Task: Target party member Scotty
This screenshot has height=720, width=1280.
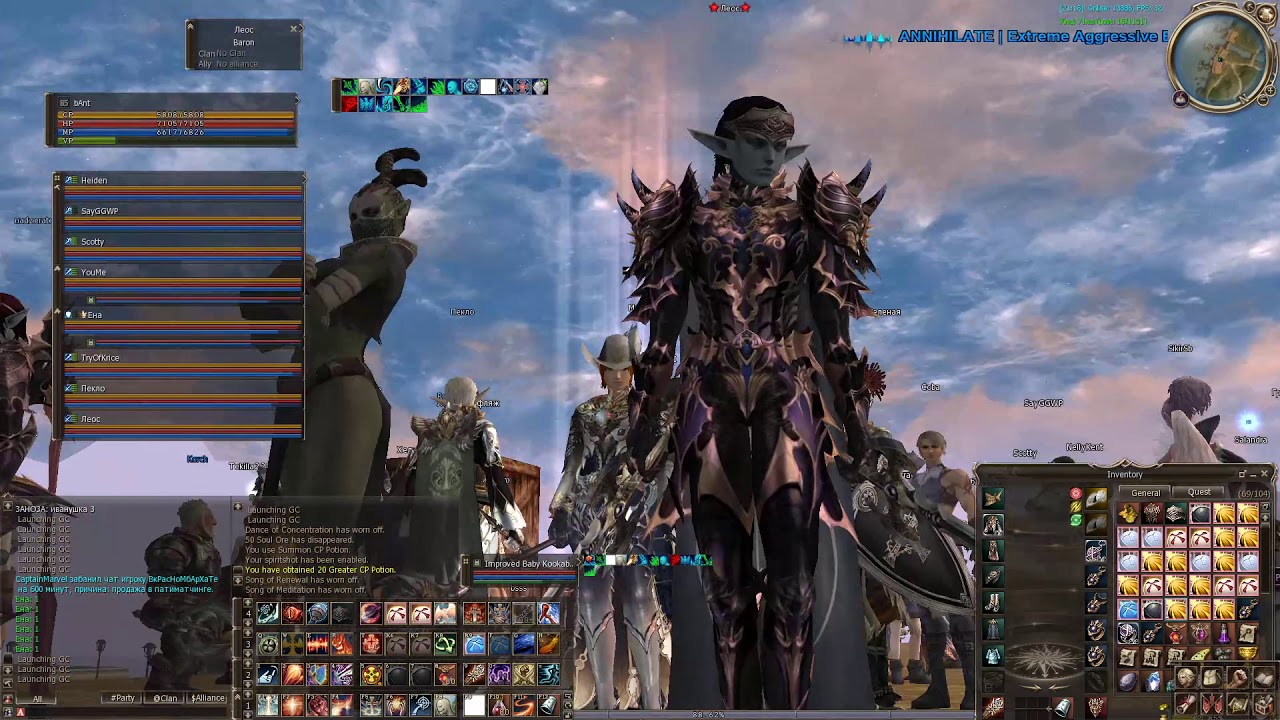Action: click(92, 242)
